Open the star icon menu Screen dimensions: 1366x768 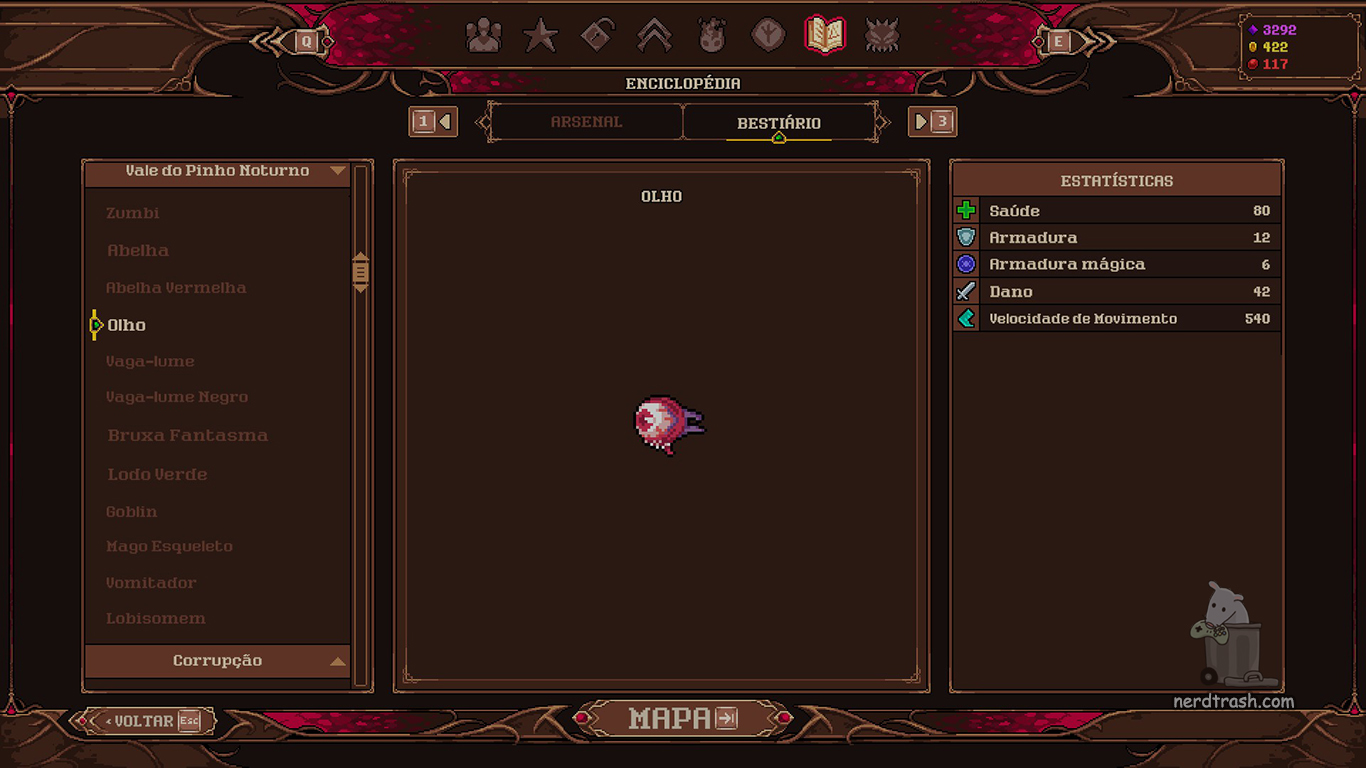coord(541,37)
